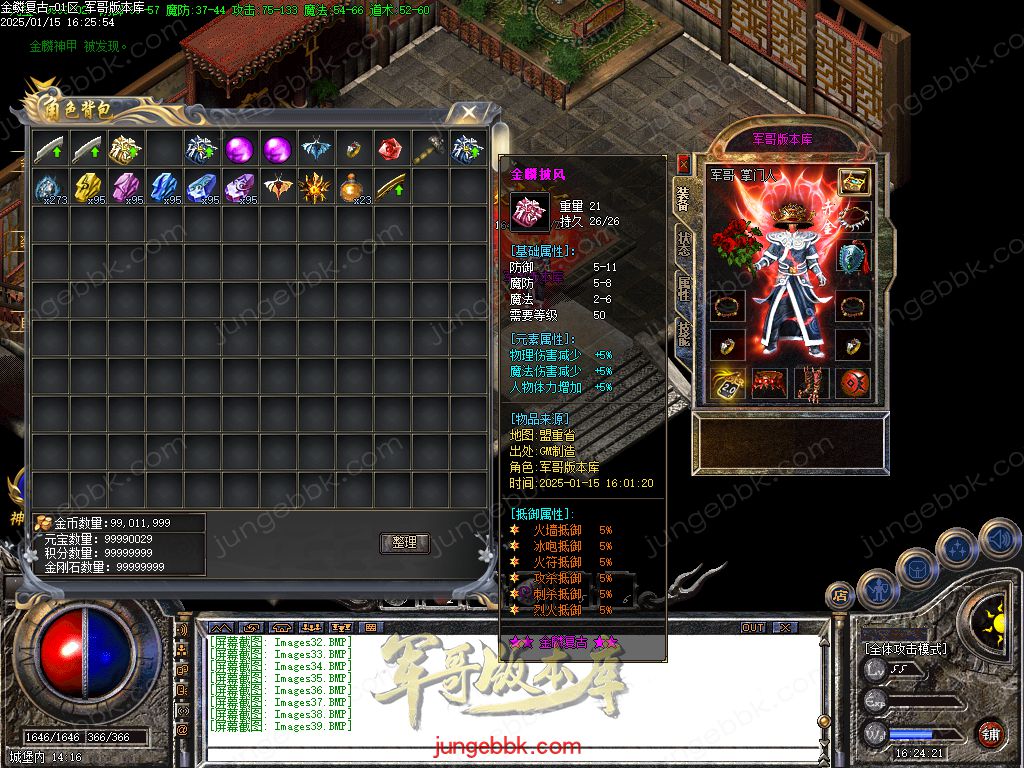This screenshot has width=1024, height=768.
Task: Pick the hammer item in the backpack
Action: pos(429,149)
